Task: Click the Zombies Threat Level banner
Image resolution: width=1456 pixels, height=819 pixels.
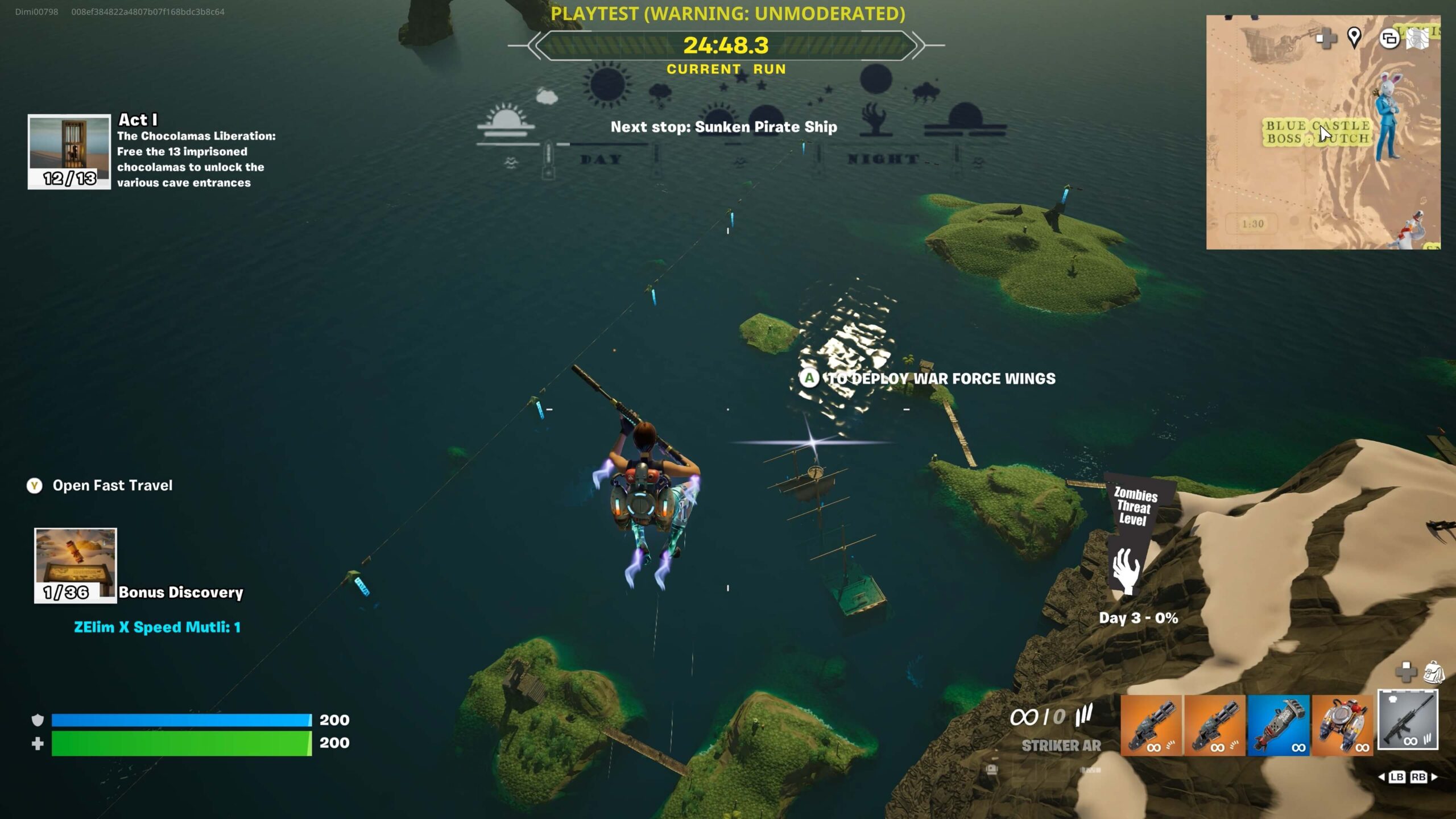Action: (1134, 535)
